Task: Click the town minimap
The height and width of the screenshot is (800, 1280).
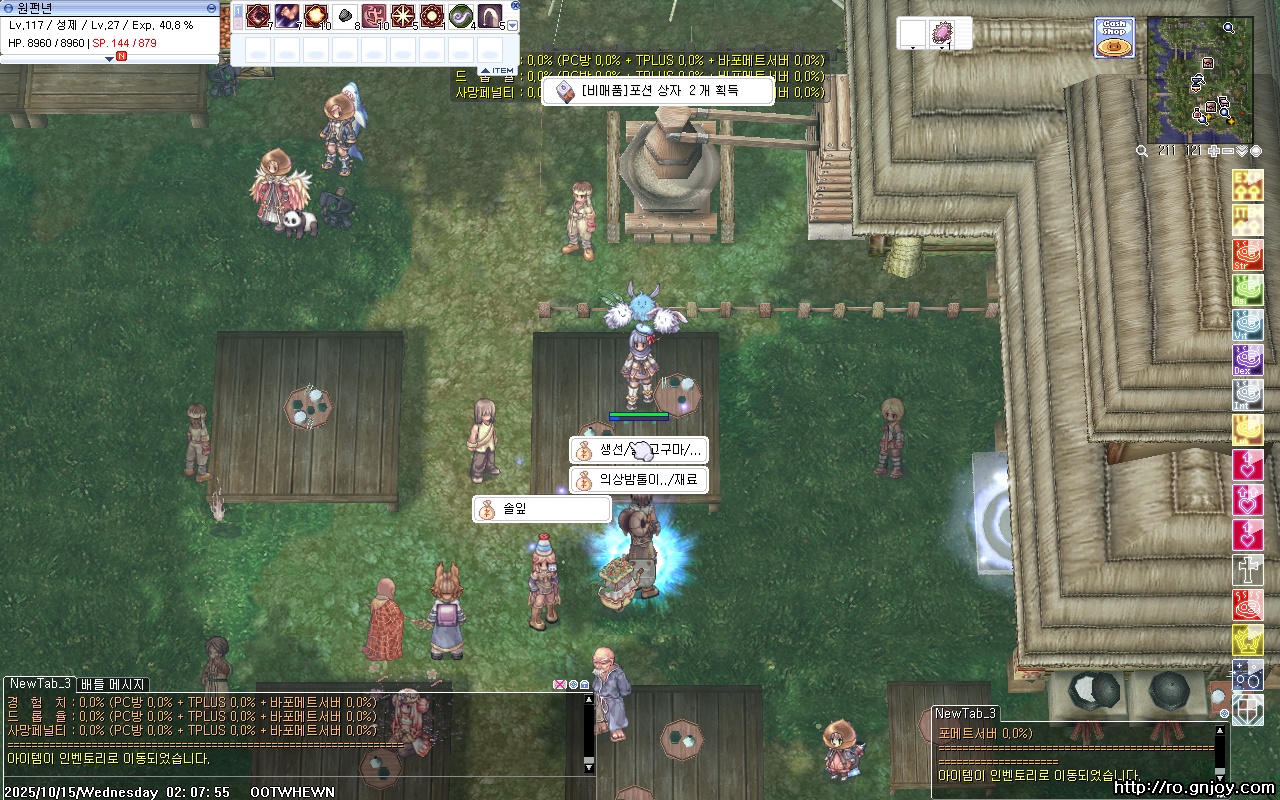Action: [x=1198, y=80]
